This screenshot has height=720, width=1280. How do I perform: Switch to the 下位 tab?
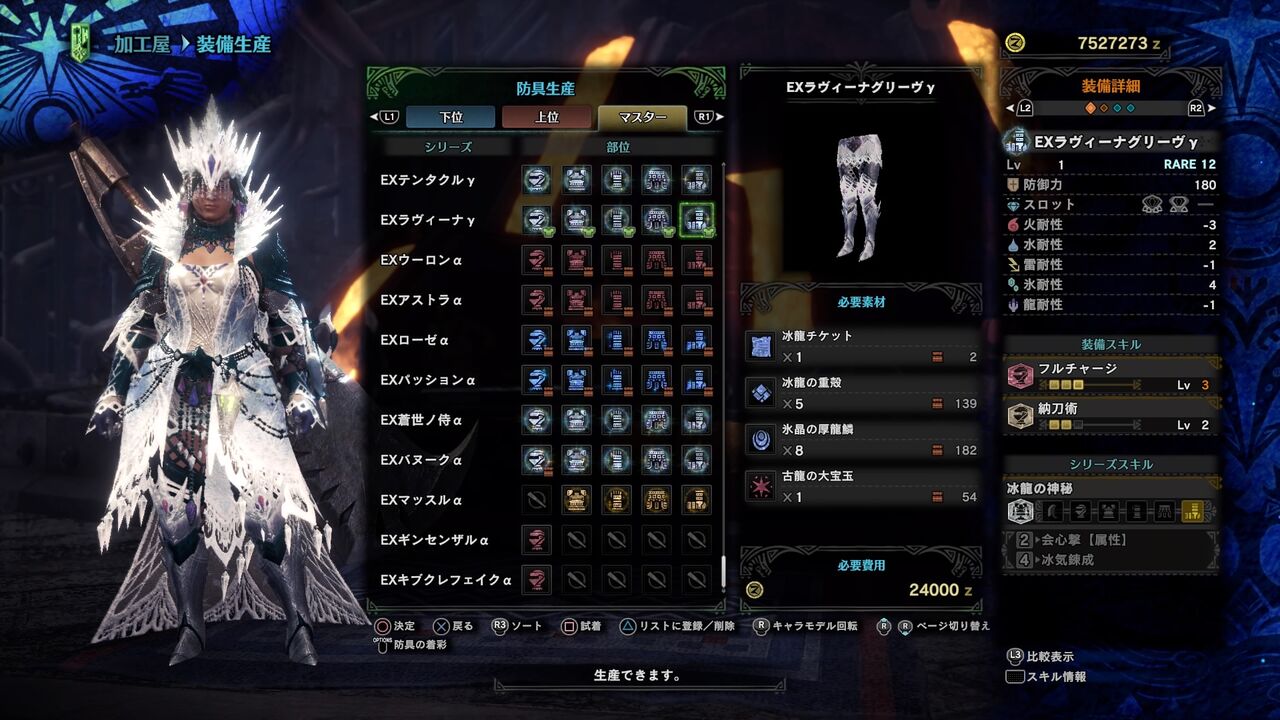[448, 117]
